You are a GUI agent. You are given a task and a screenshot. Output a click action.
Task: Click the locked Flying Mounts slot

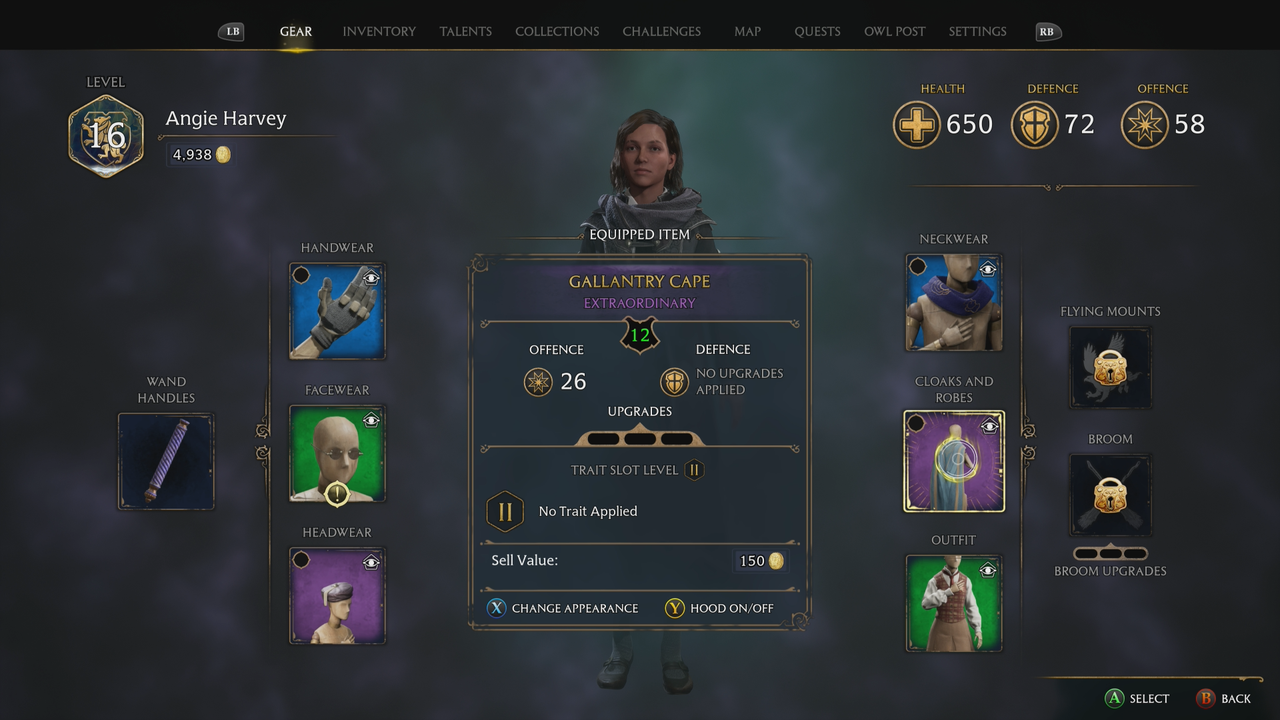pyautogui.click(x=1110, y=368)
